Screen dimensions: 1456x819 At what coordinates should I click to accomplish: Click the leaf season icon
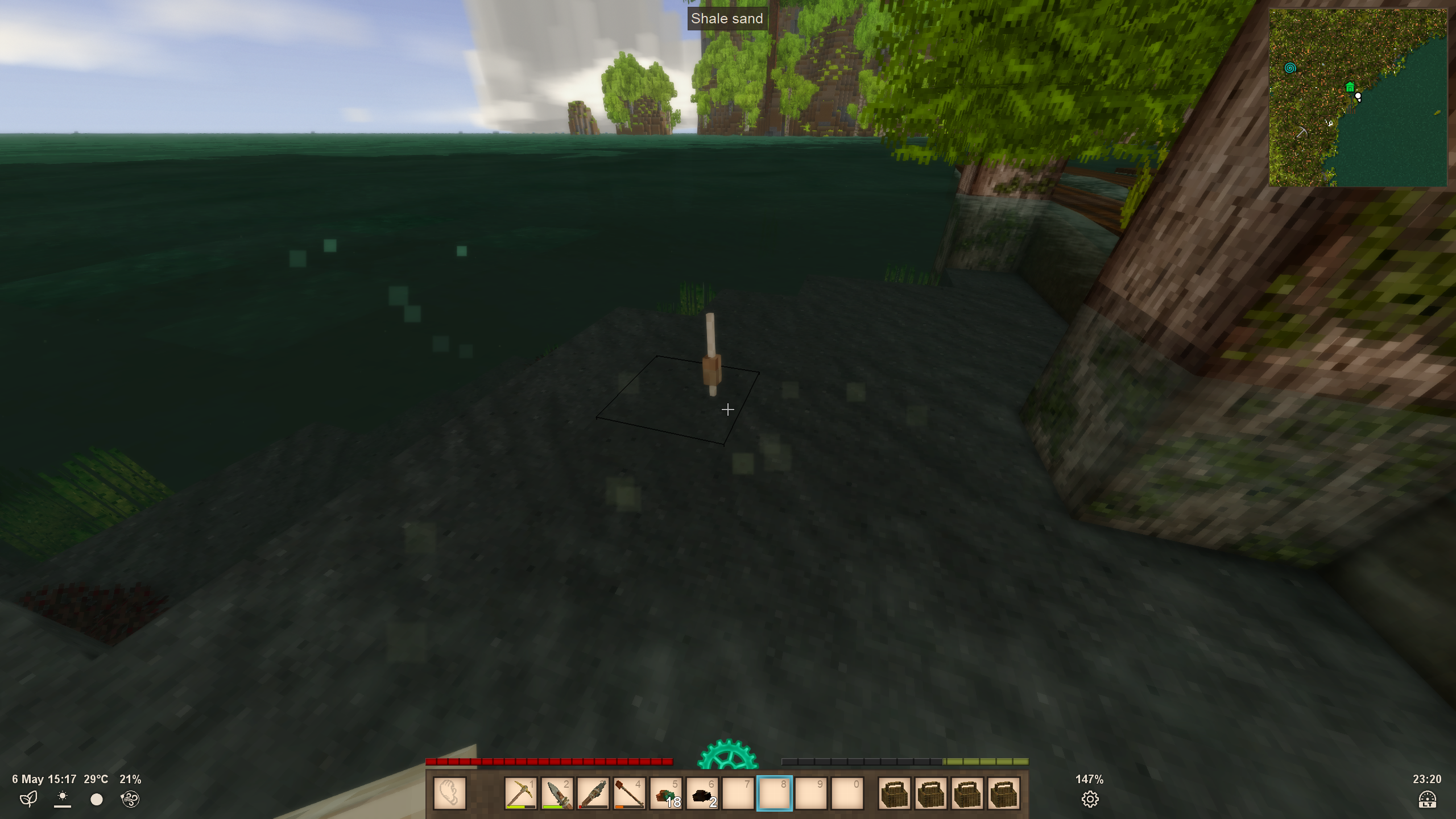28,799
